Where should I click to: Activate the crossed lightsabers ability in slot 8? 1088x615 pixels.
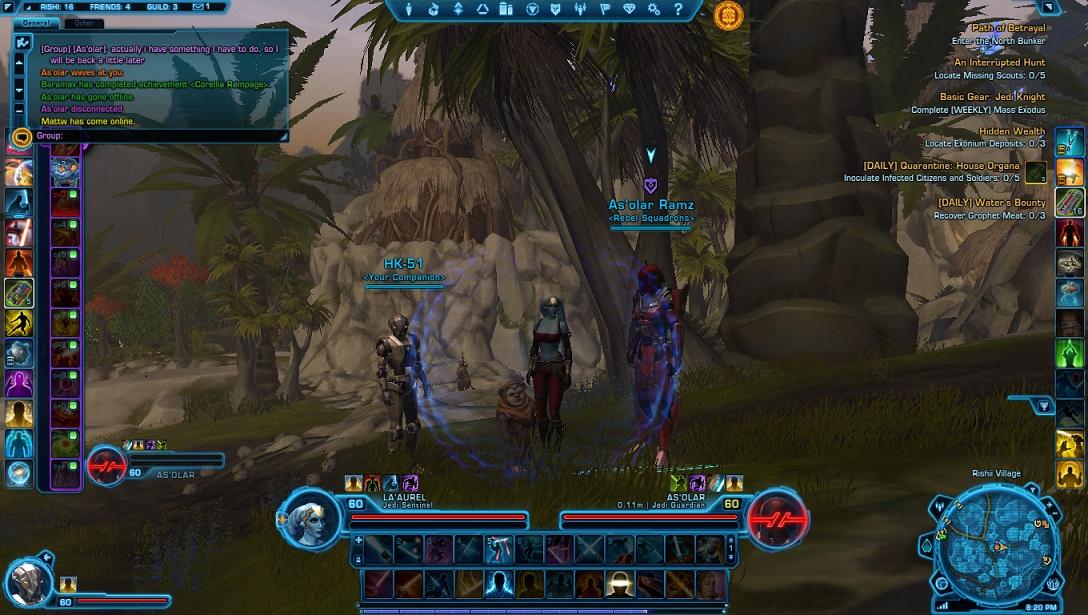pos(587,548)
